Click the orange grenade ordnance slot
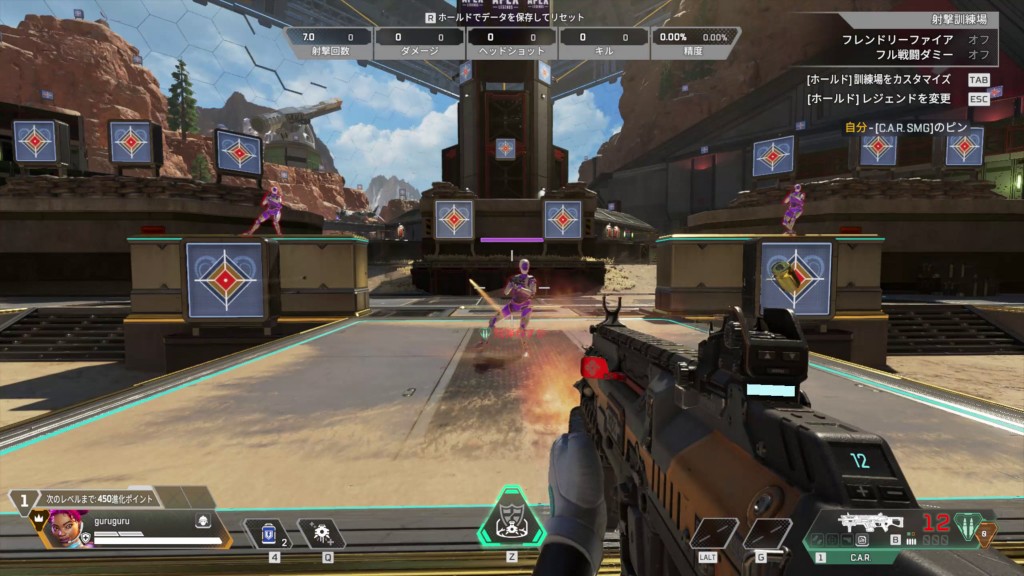 tap(986, 535)
